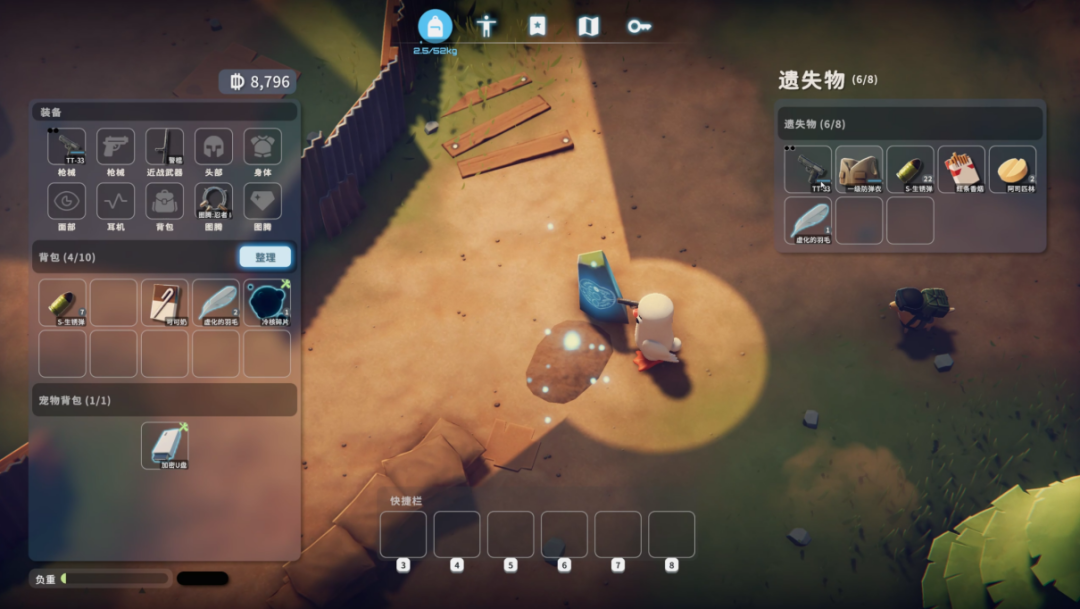Pick up the cigarette pack from lost items
1080x609 pixels.
[961, 169]
